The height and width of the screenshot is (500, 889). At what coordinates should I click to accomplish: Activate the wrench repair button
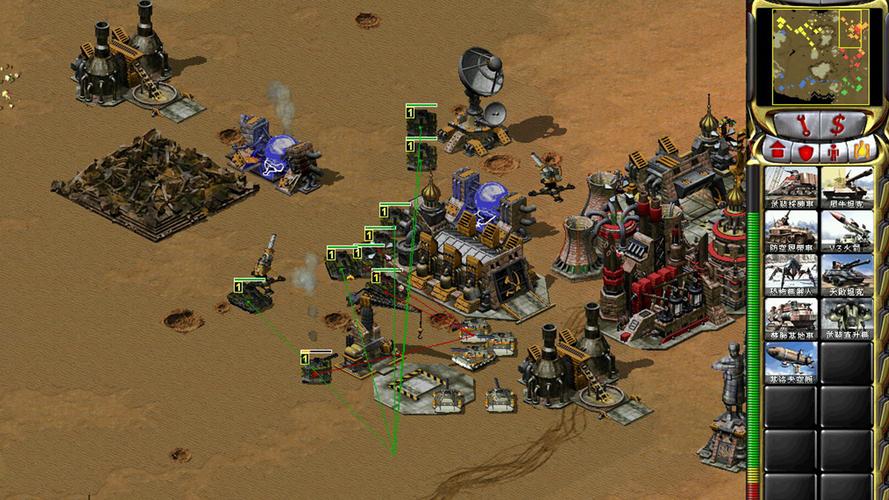pos(800,125)
